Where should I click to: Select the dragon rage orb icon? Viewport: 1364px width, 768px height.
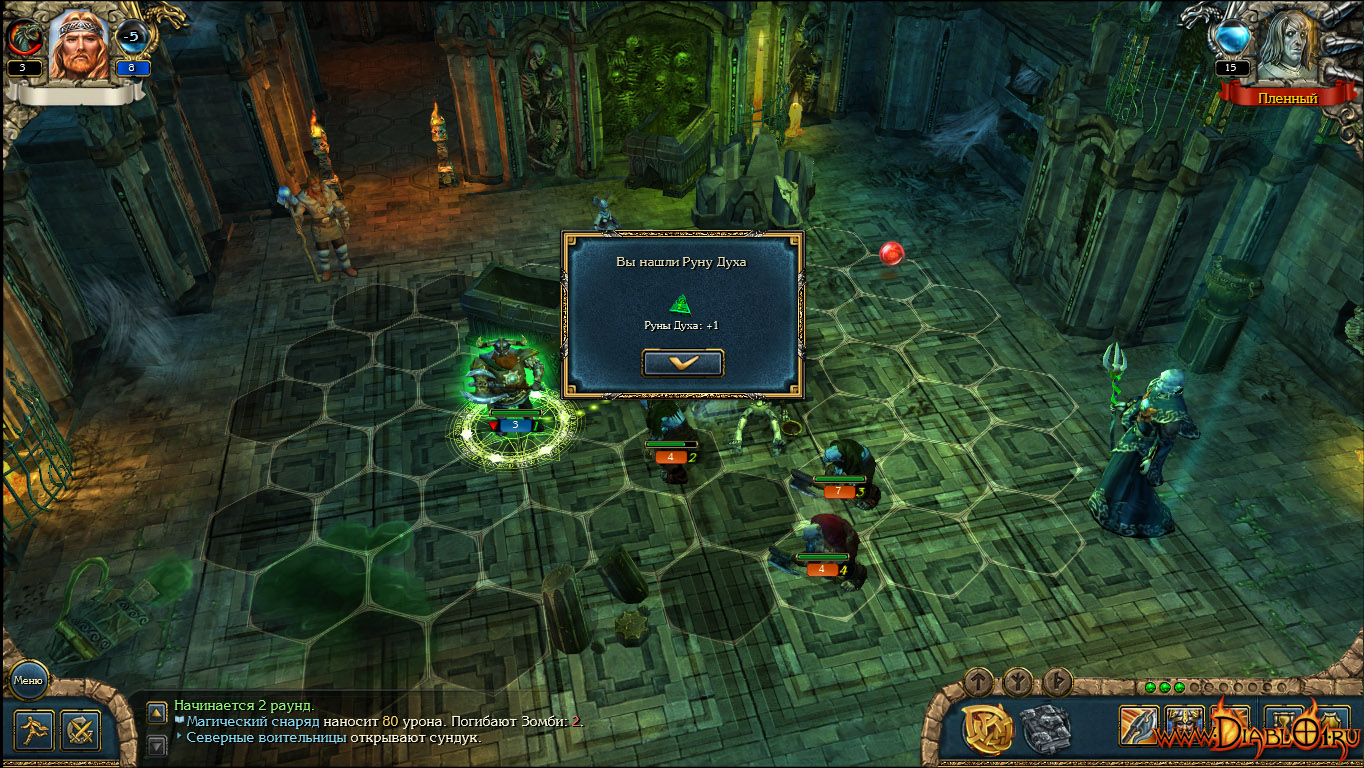tap(22, 39)
